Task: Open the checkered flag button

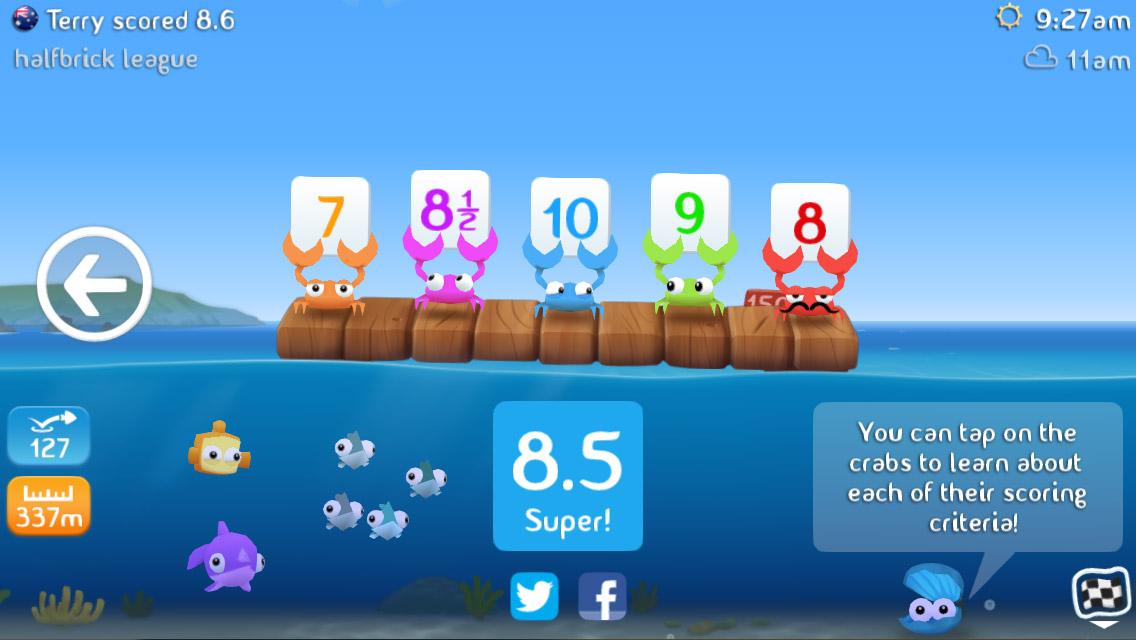Action: [x=1095, y=595]
